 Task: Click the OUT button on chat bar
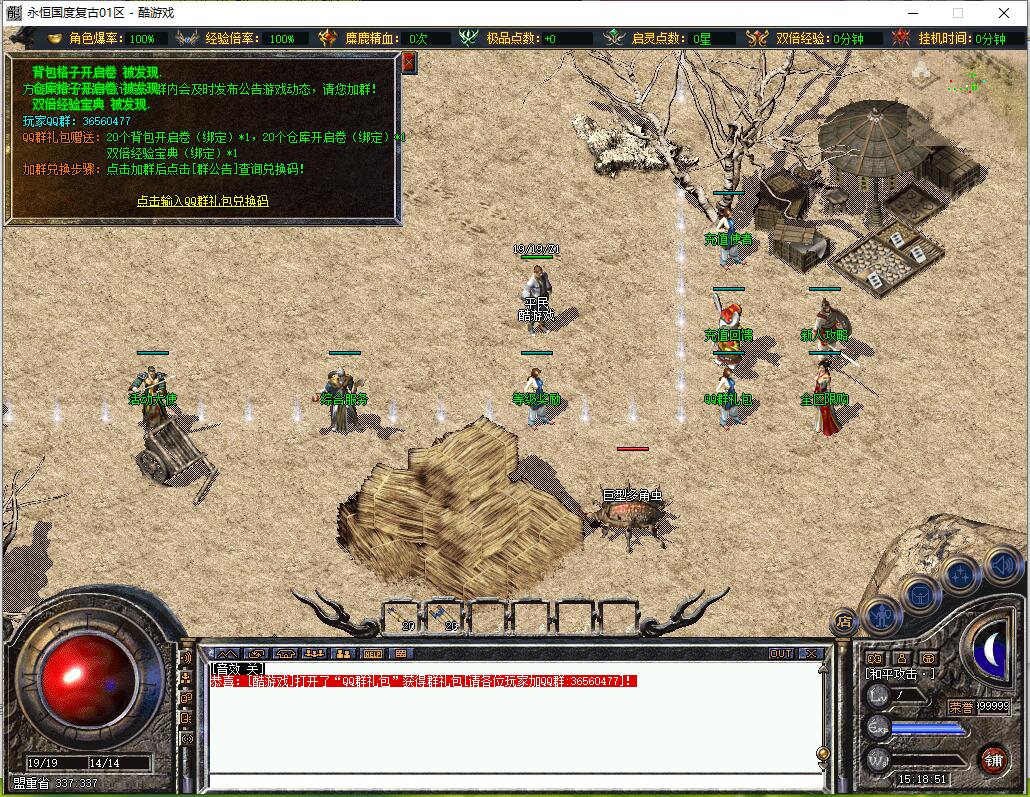click(x=780, y=653)
